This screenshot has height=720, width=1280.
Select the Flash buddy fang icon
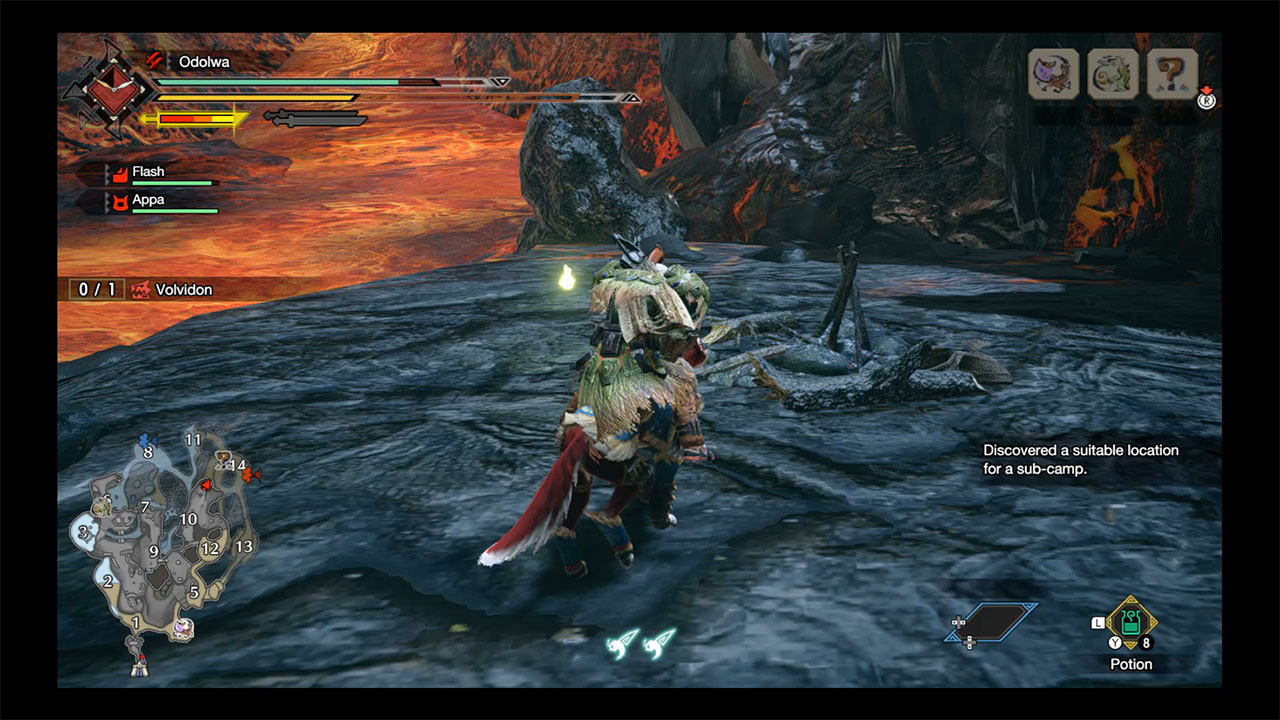click(x=121, y=174)
